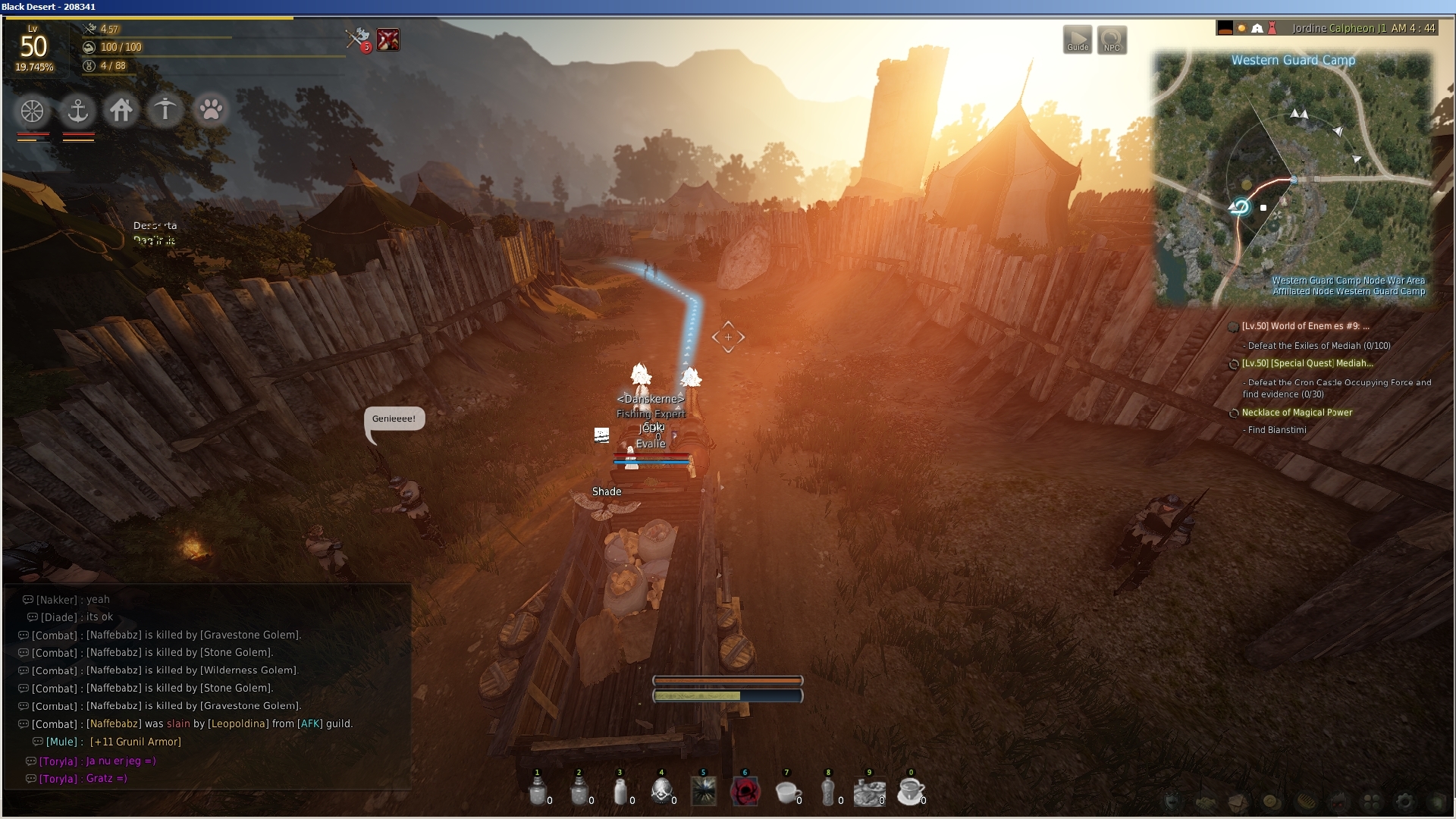This screenshot has width=1456, height=819.
Task: Click the Black Spirit's Rage icon near top-left bars
Action: pyautogui.click(x=389, y=39)
